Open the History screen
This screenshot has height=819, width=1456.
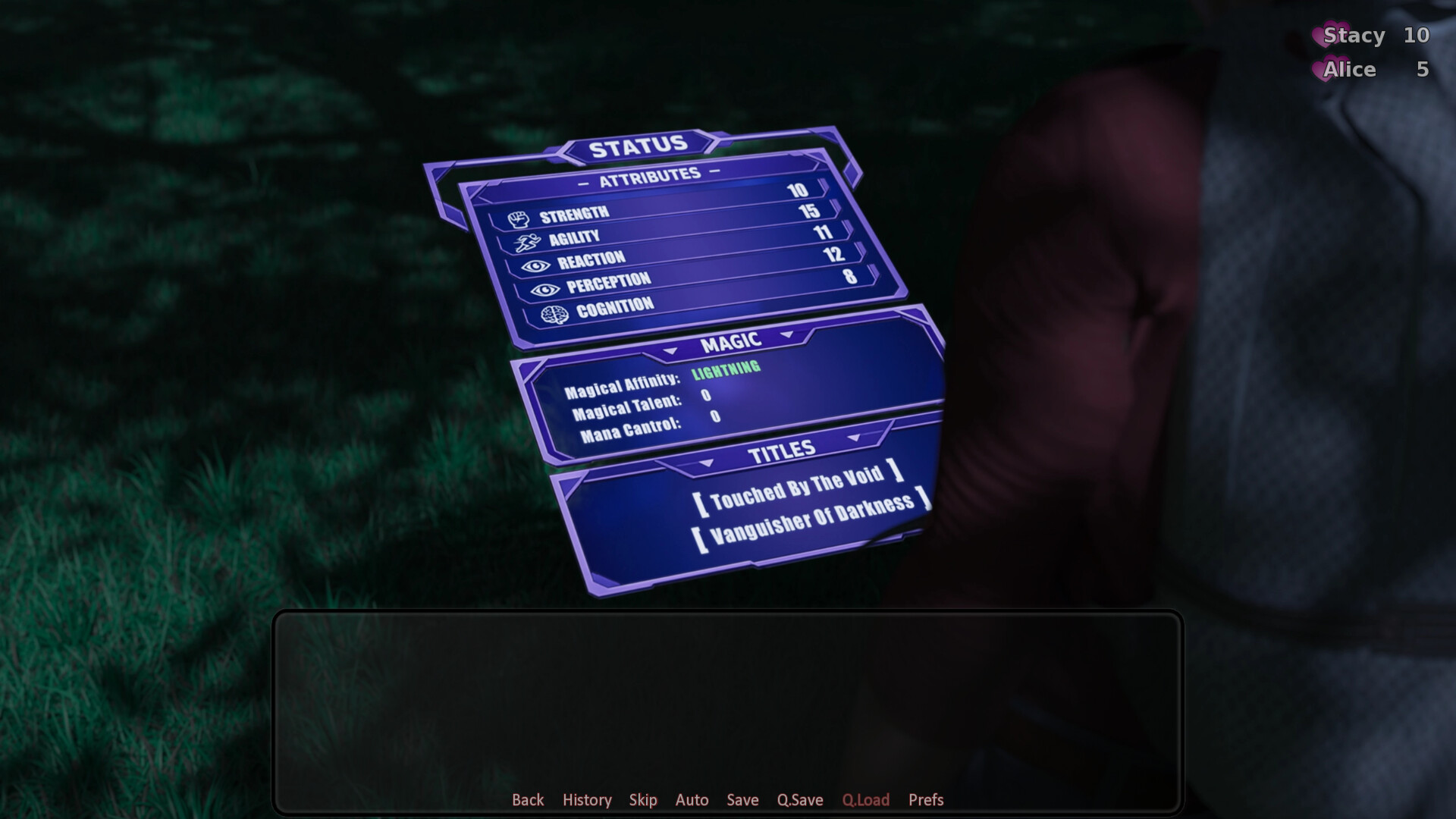point(586,800)
